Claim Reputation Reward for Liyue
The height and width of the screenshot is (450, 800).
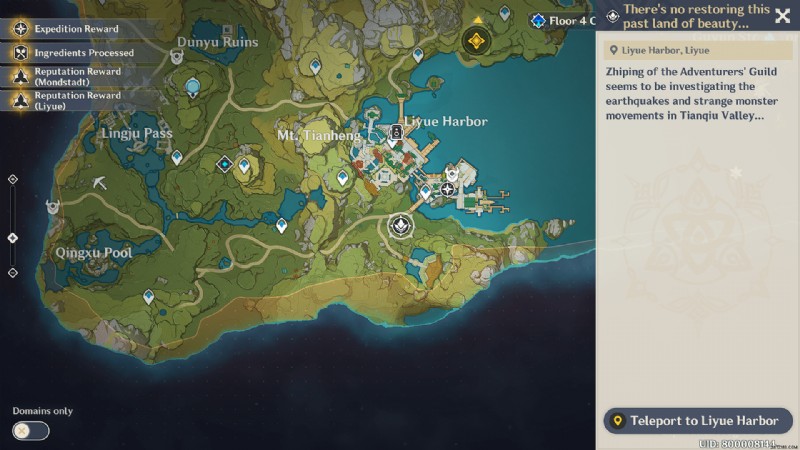click(x=77, y=100)
